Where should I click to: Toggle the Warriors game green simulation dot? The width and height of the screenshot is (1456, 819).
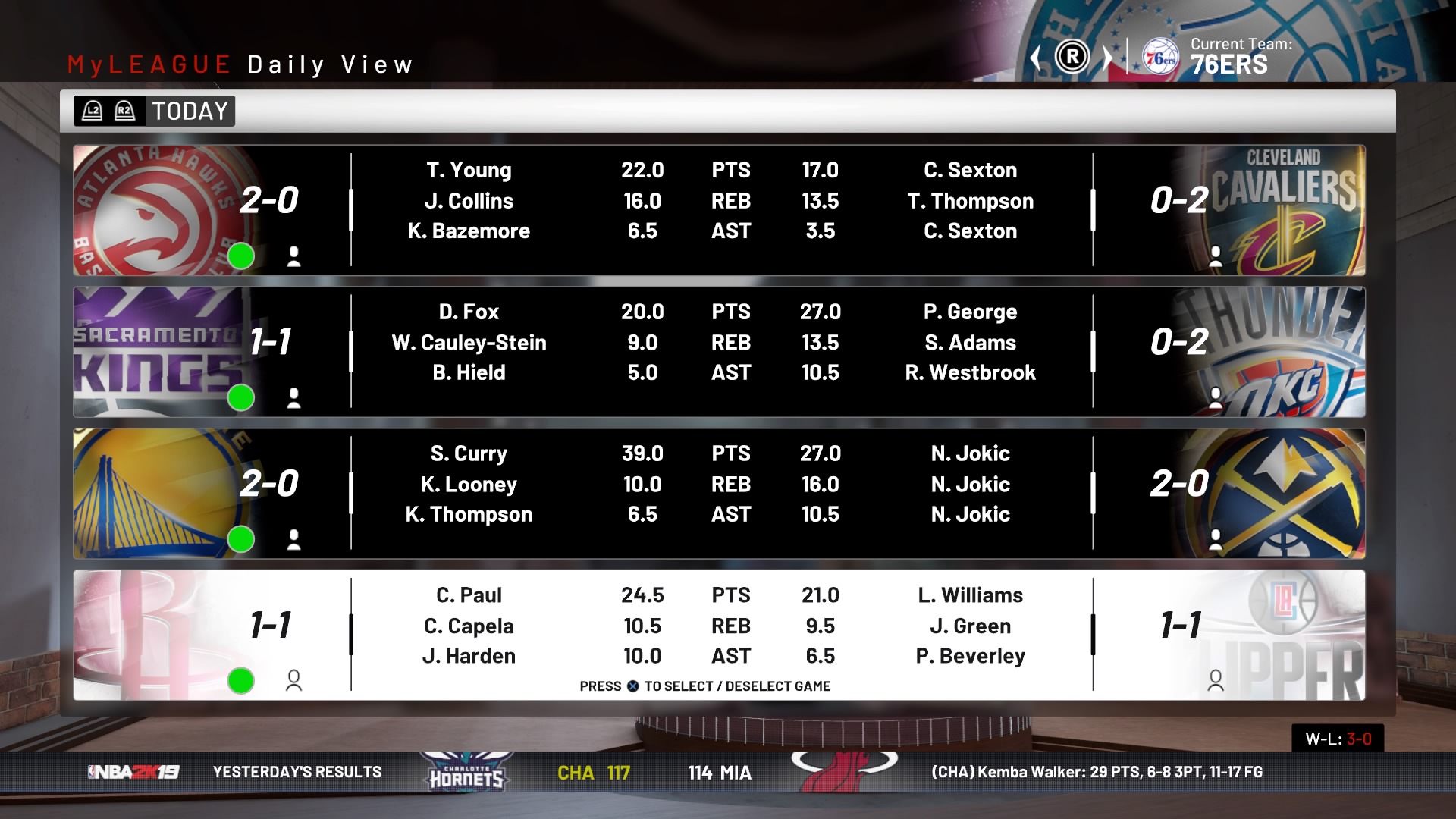point(241,539)
